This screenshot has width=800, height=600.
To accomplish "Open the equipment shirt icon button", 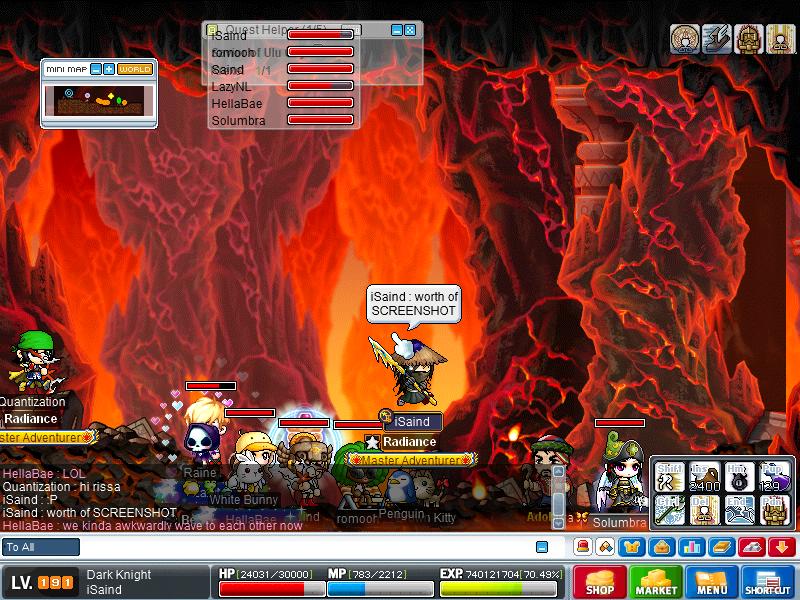I will pos(633,547).
